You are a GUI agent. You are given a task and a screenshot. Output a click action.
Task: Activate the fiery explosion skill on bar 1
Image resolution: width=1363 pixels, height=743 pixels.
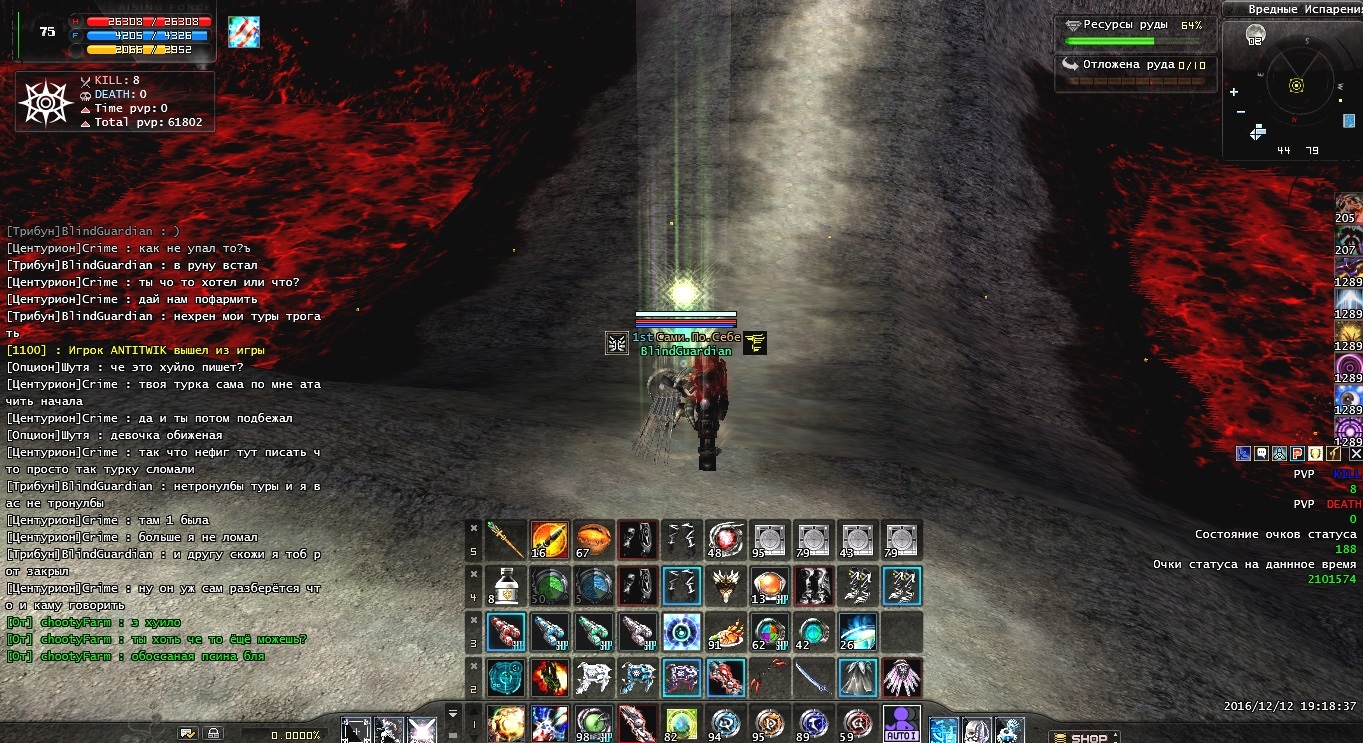click(x=506, y=724)
